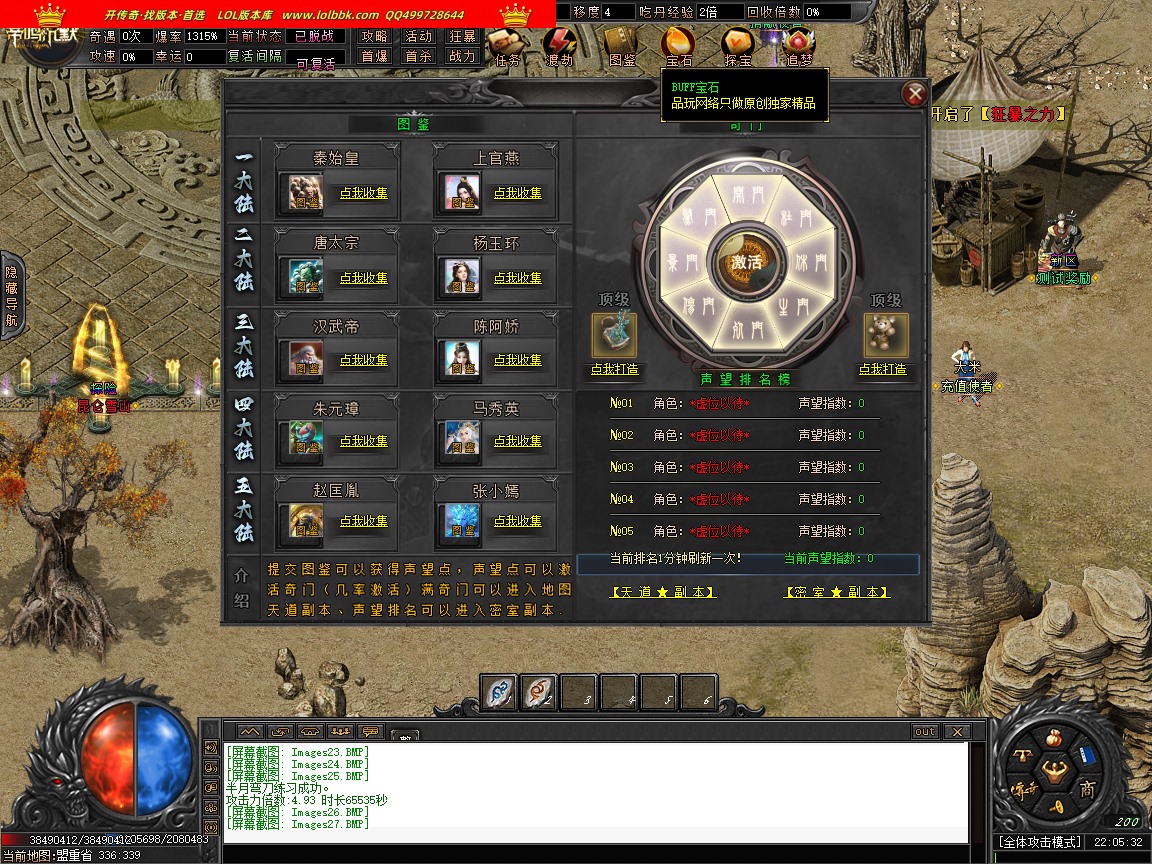Collect the 上官燕 codex entry
This screenshot has height=864, width=1152.
point(517,193)
